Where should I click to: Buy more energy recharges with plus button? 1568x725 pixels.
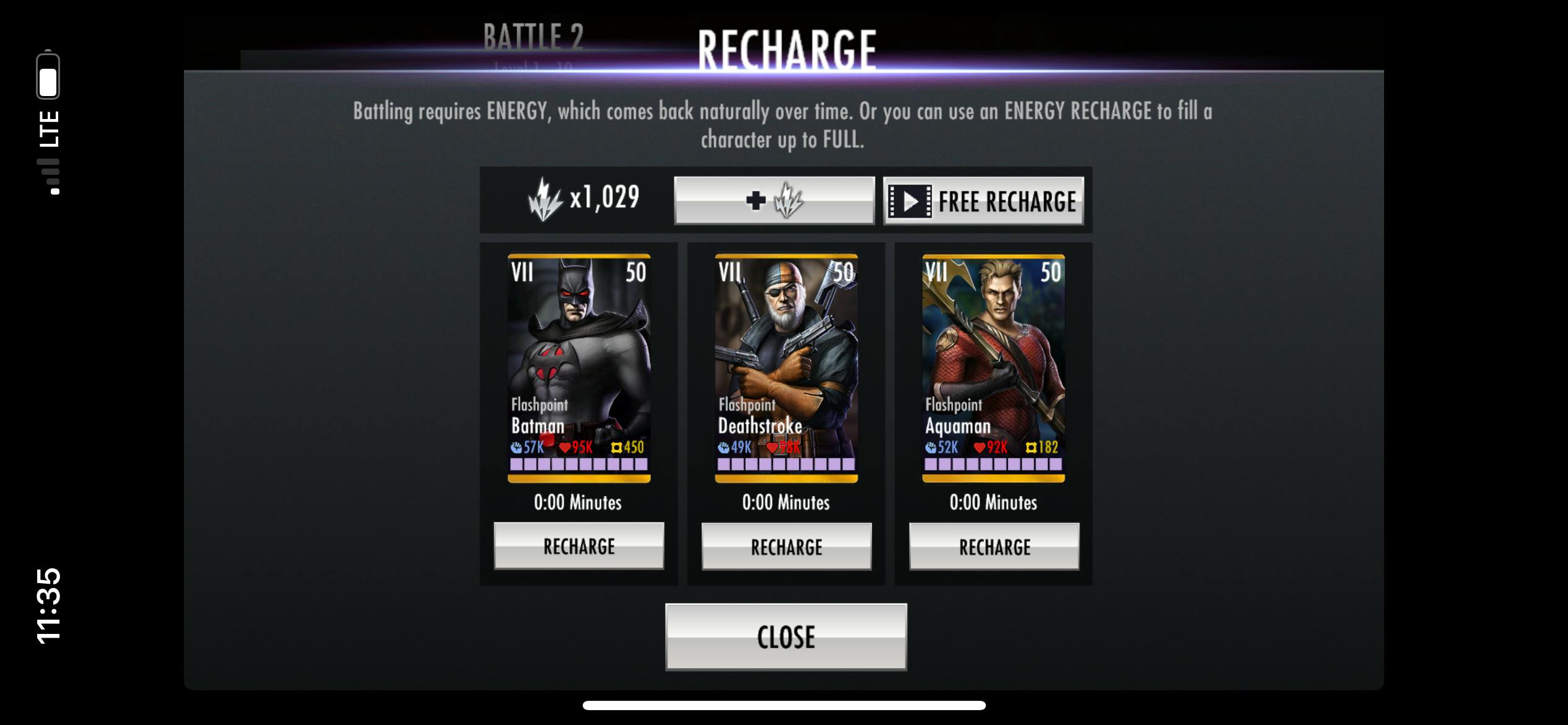pos(774,200)
